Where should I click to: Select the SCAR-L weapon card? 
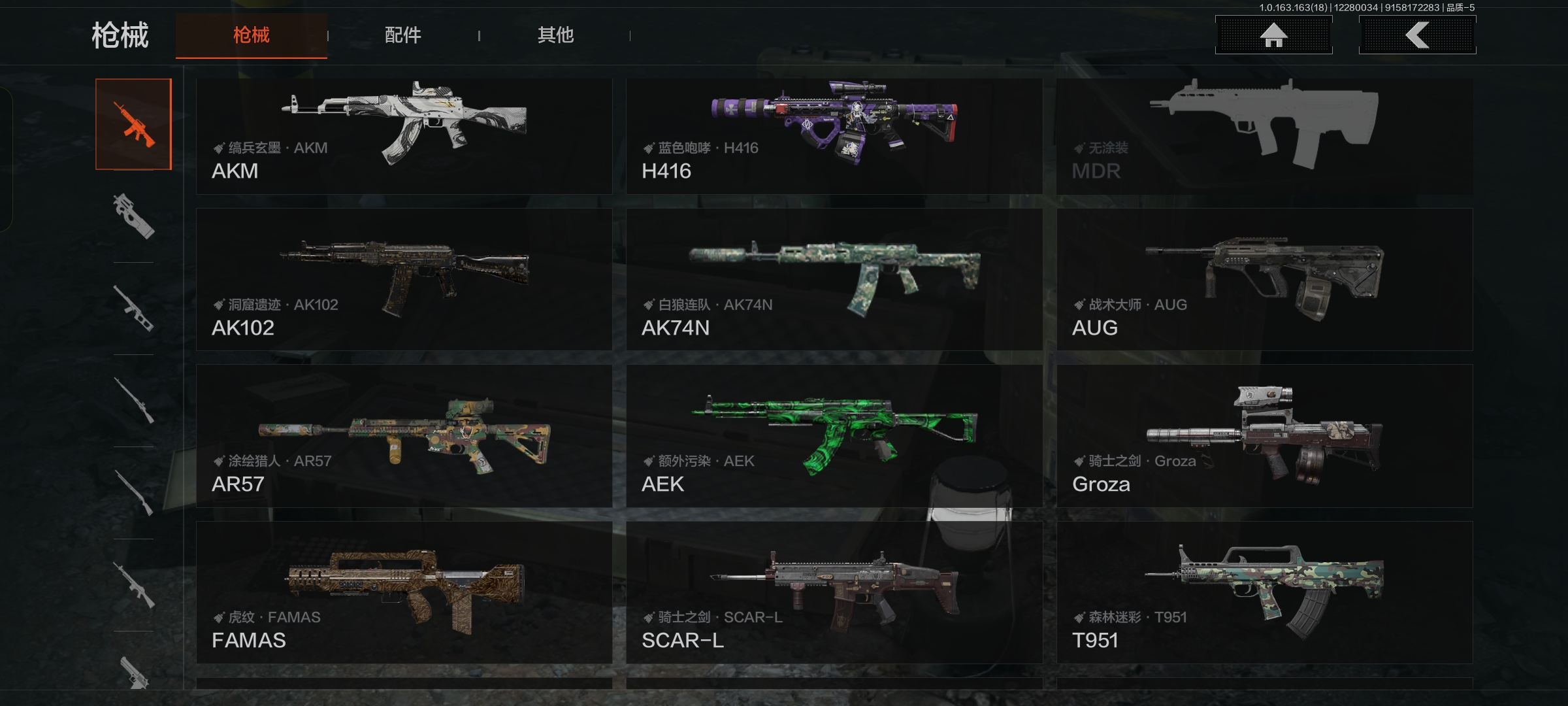pos(834,592)
